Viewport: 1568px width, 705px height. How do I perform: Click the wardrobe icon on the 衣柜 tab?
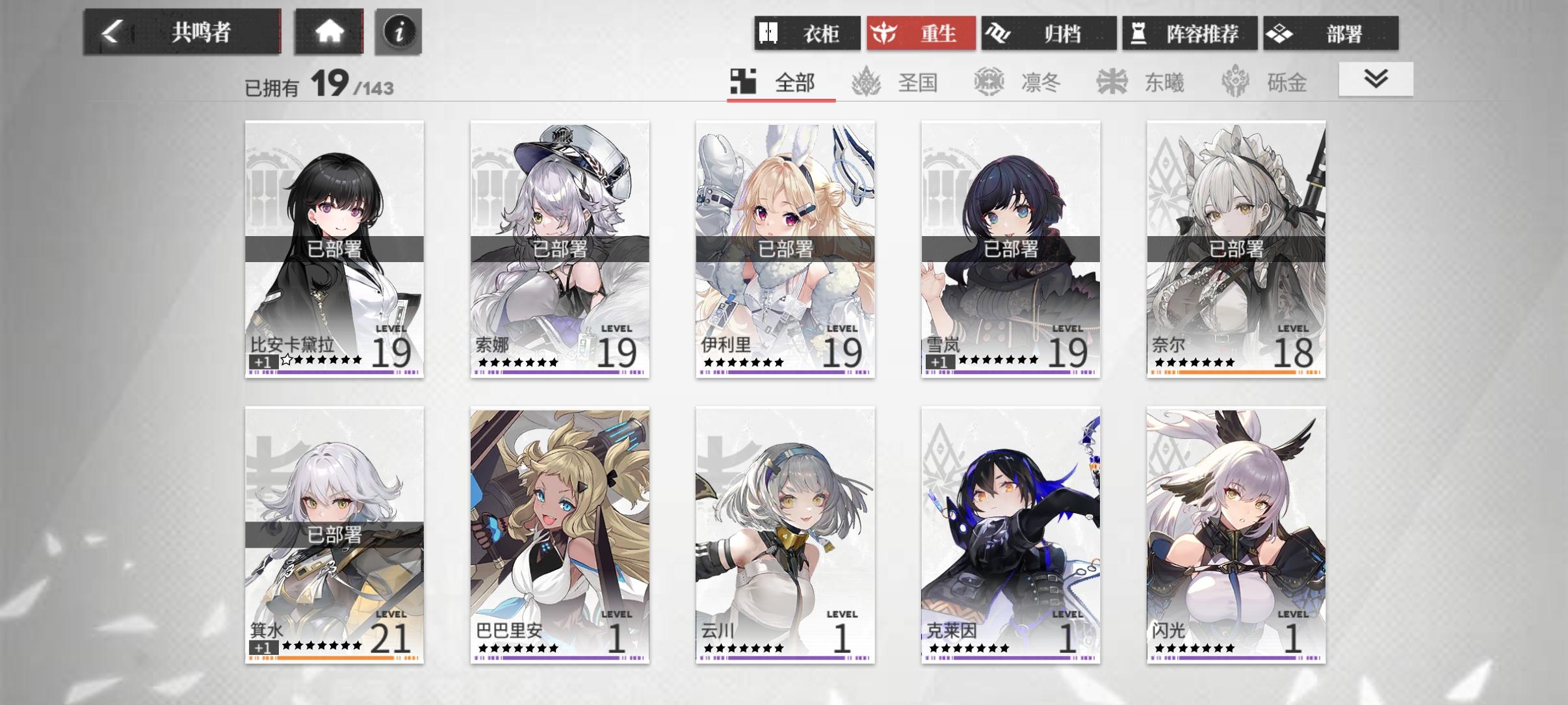pos(769,33)
